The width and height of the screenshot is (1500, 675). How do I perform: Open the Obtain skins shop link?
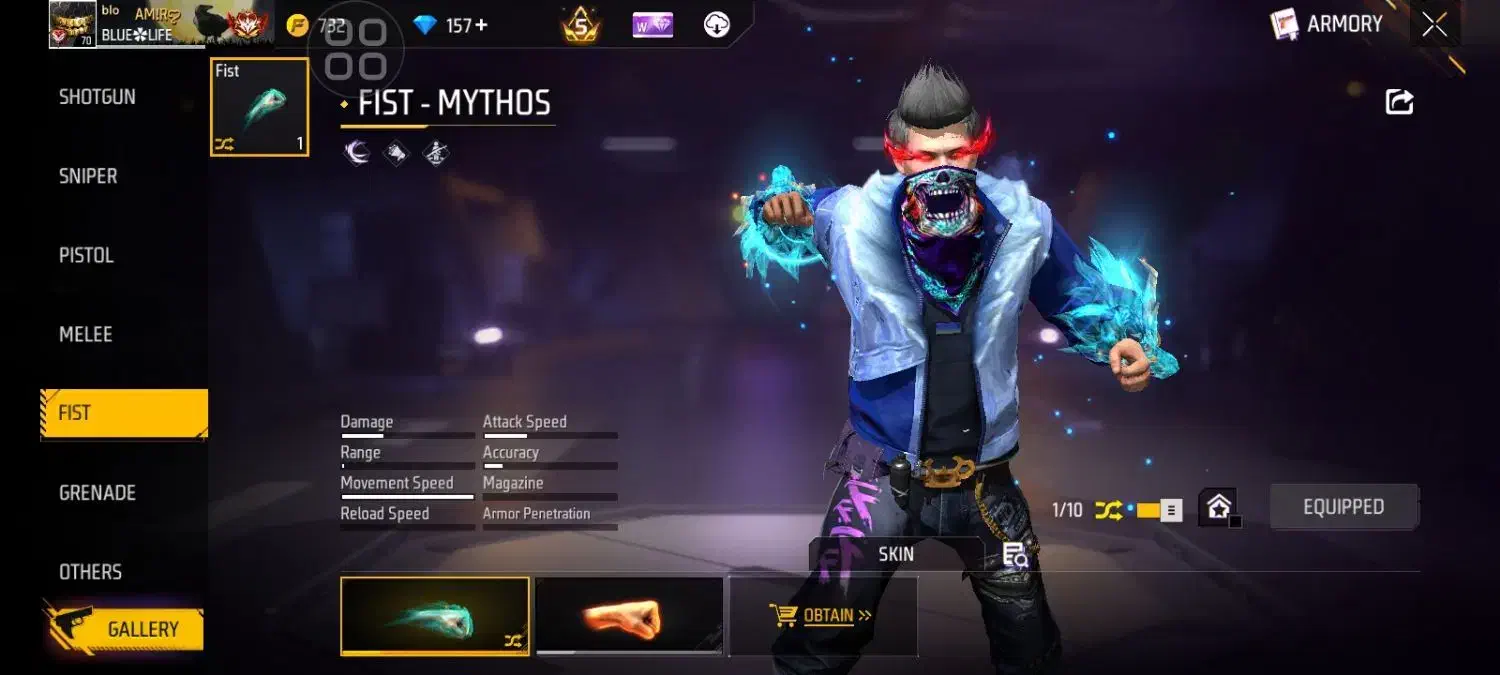point(822,615)
